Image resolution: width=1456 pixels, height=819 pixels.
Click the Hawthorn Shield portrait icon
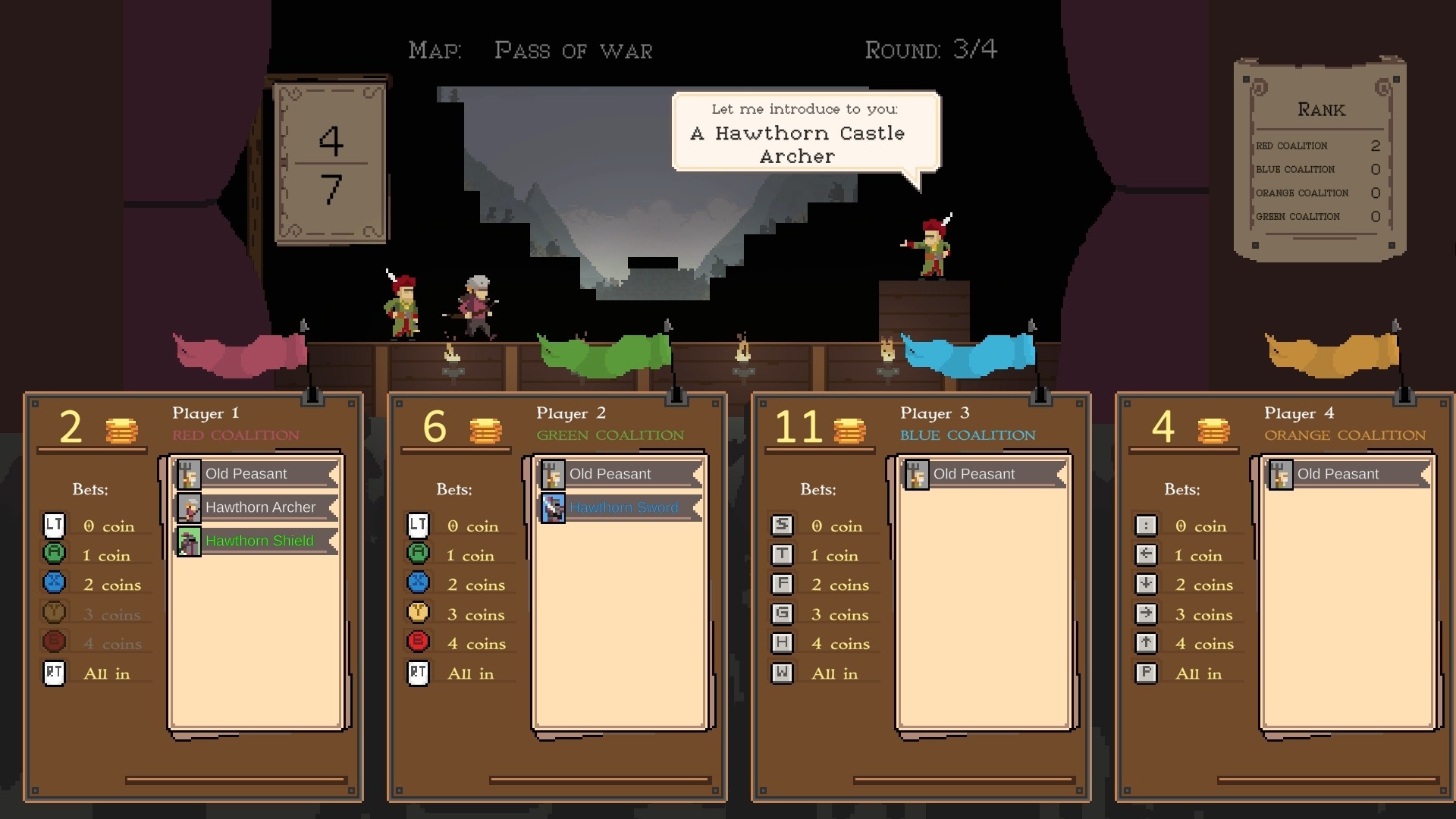click(x=187, y=541)
